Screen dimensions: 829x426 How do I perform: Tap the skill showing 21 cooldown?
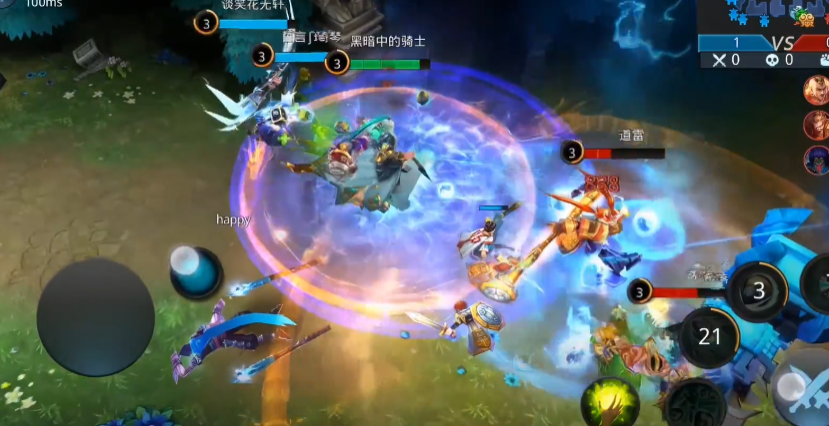(x=710, y=337)
